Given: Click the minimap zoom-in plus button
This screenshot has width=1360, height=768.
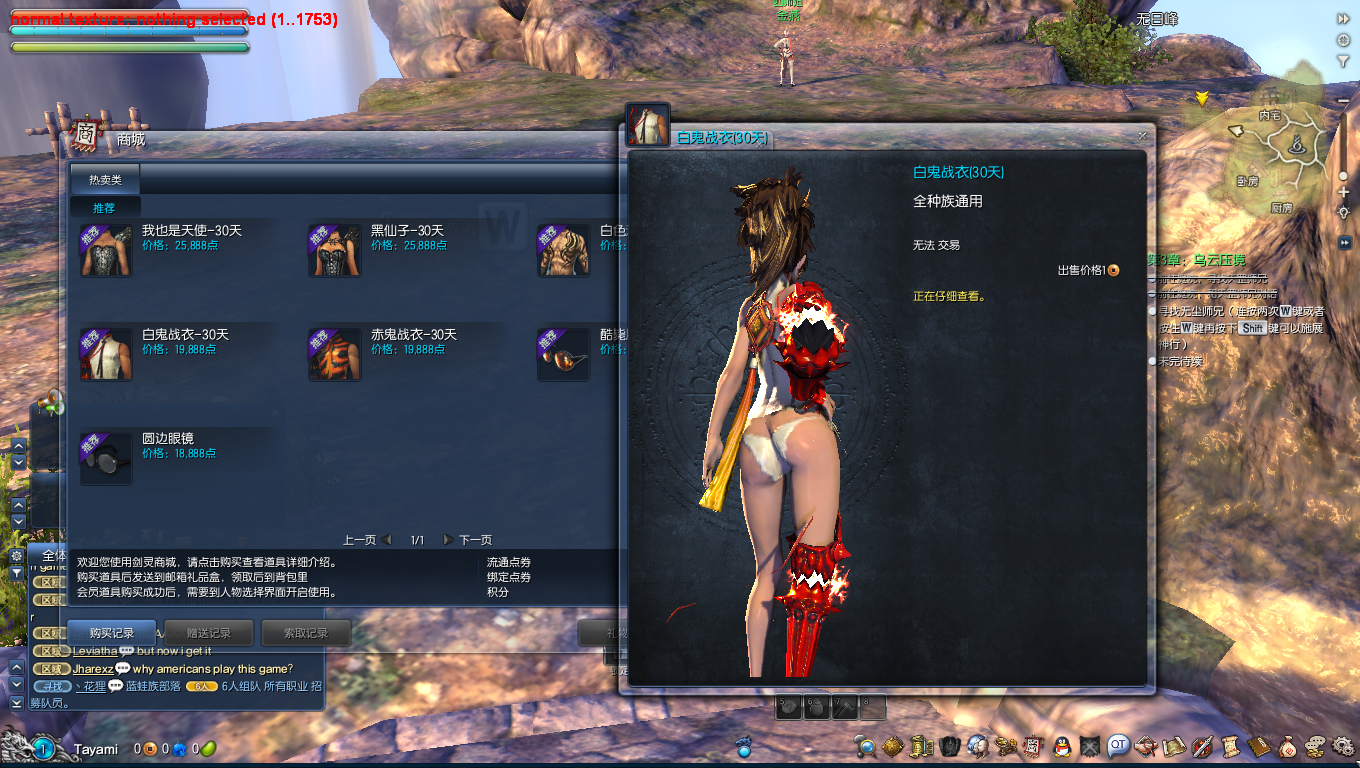Looking at the screenshot, I should 1343,192.
